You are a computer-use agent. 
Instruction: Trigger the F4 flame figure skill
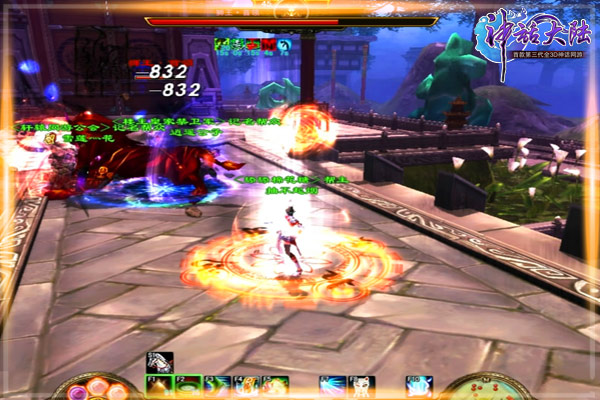(246, 385)
